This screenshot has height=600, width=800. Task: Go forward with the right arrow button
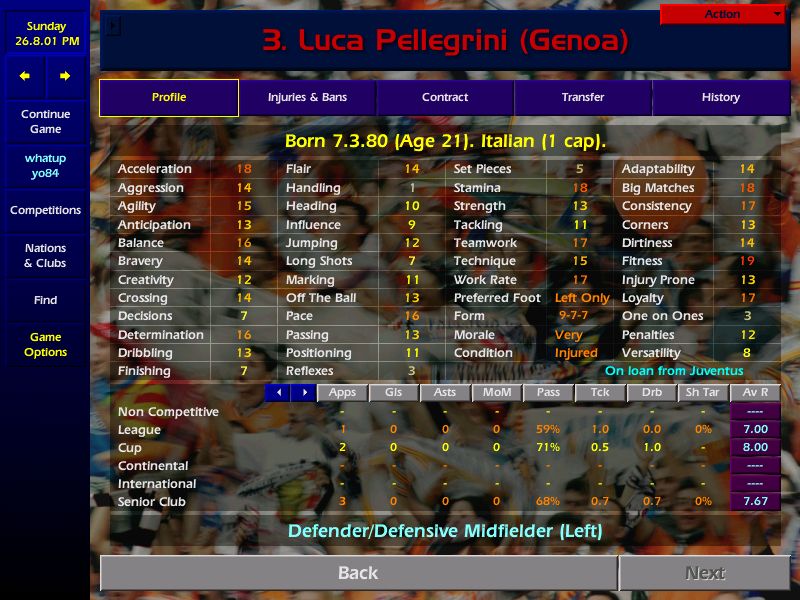point(65,76)
